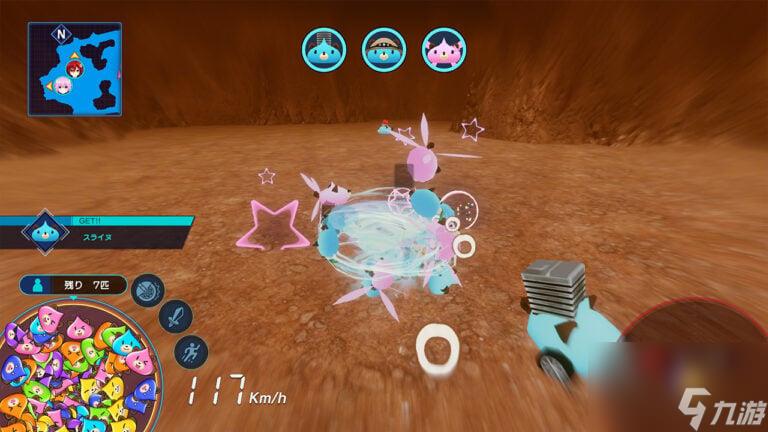The height and width of the screenshot is (432, 768).
Task: Activate the running figure dash icon
Action: point(188,351)
